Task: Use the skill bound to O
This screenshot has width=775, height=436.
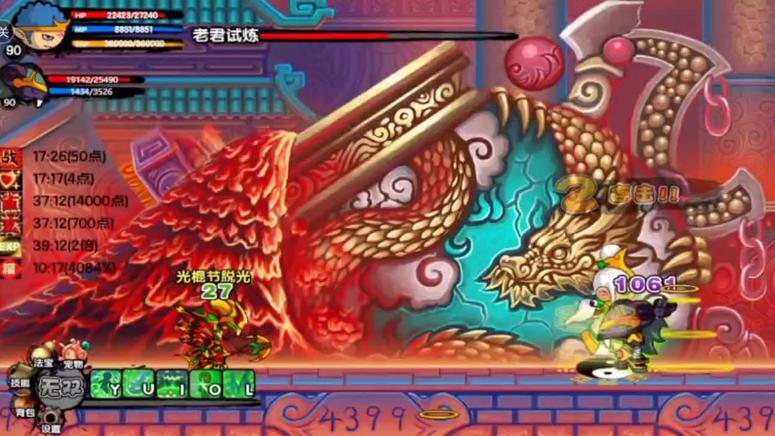Action: 206,385
